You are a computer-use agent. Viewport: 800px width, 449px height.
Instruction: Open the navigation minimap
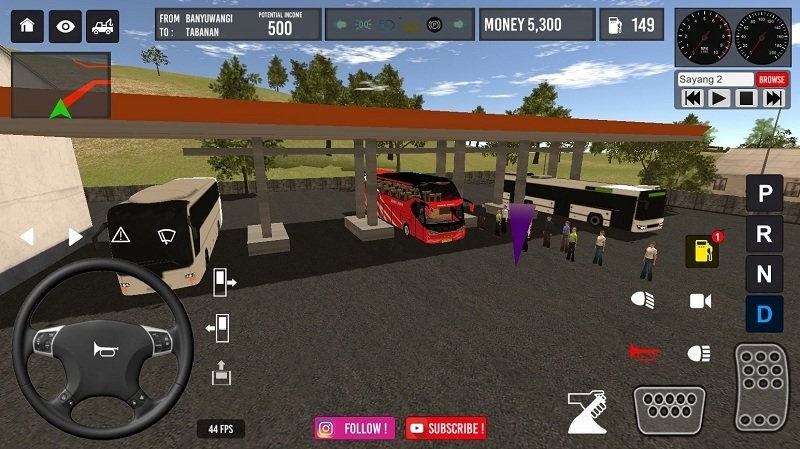coord(60,84)
